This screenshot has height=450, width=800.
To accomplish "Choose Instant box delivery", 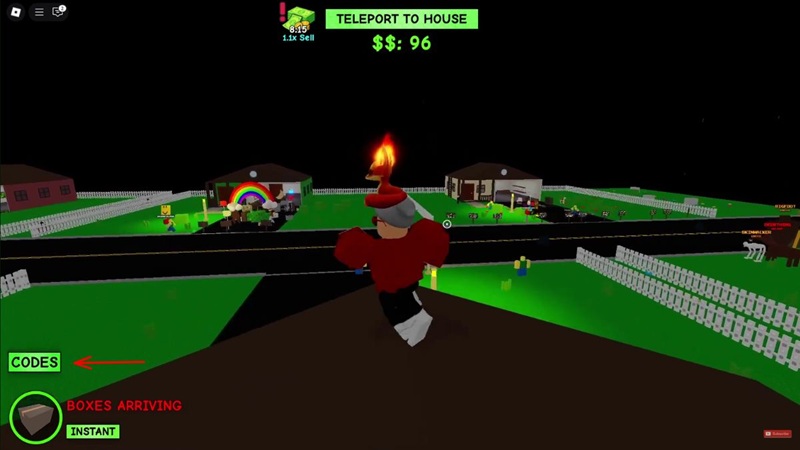I will [93, 431].
